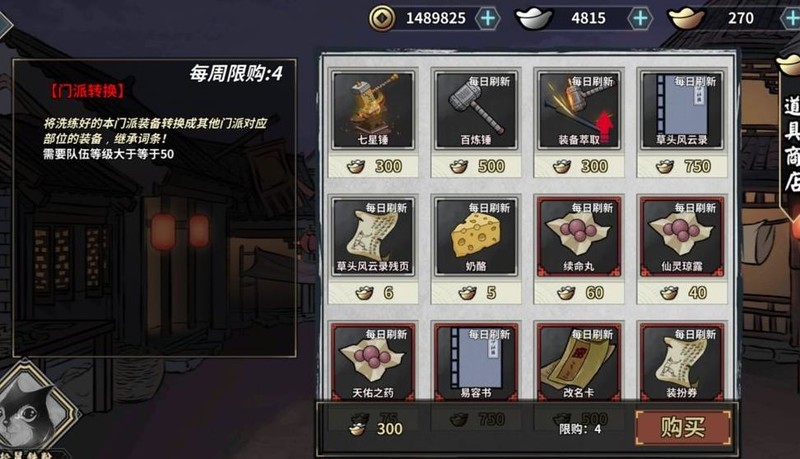Image resolution: width=800 pixels, height=459 pixels.
Task: Select the 天佑之药 medicine item
Action: click(x=372, y=360)
